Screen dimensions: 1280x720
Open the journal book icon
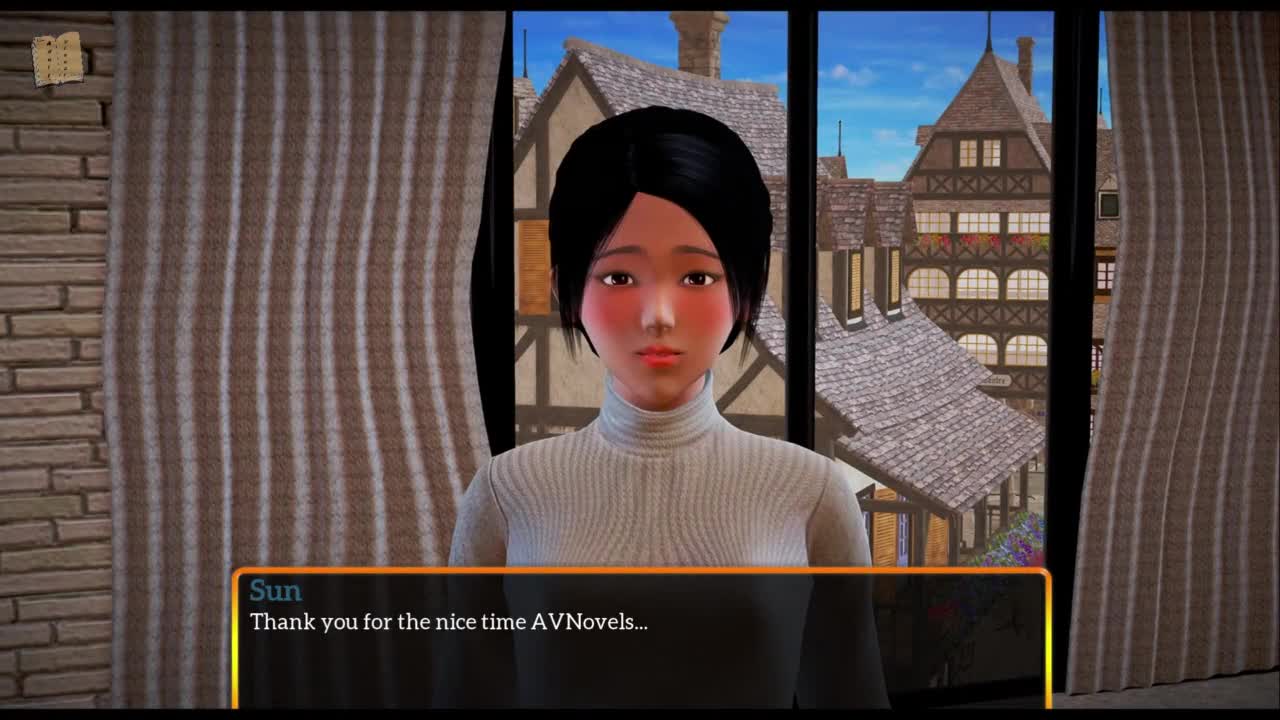click(57, 59)
